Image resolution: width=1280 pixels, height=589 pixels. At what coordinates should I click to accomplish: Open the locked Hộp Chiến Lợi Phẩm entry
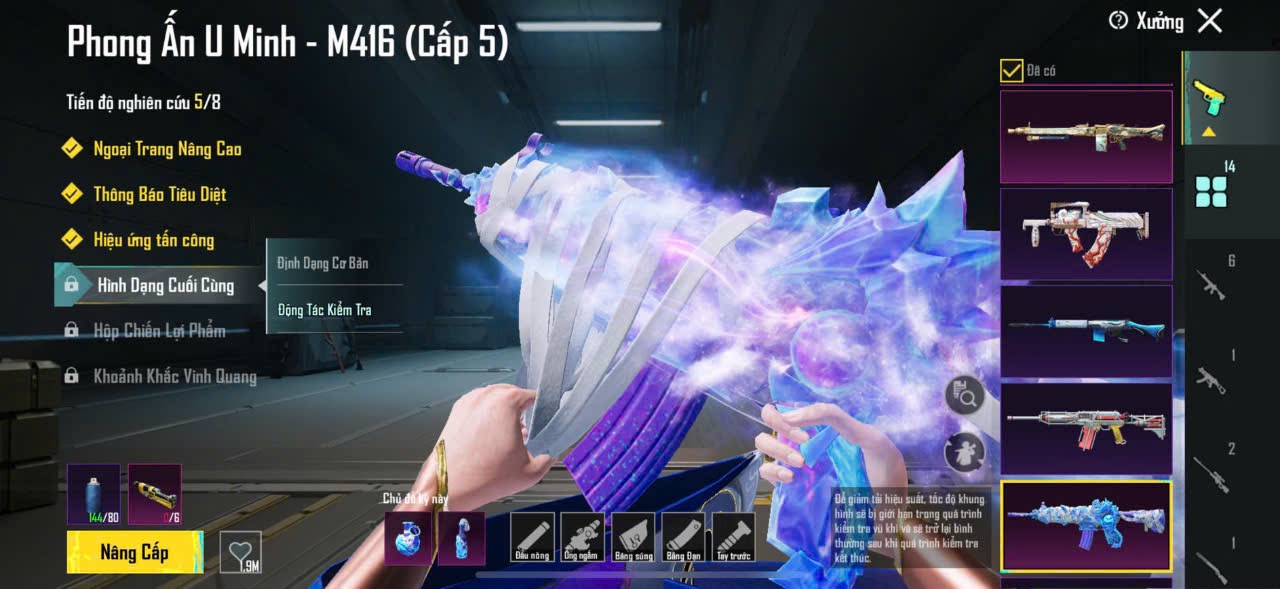click(x=158, y=331)
